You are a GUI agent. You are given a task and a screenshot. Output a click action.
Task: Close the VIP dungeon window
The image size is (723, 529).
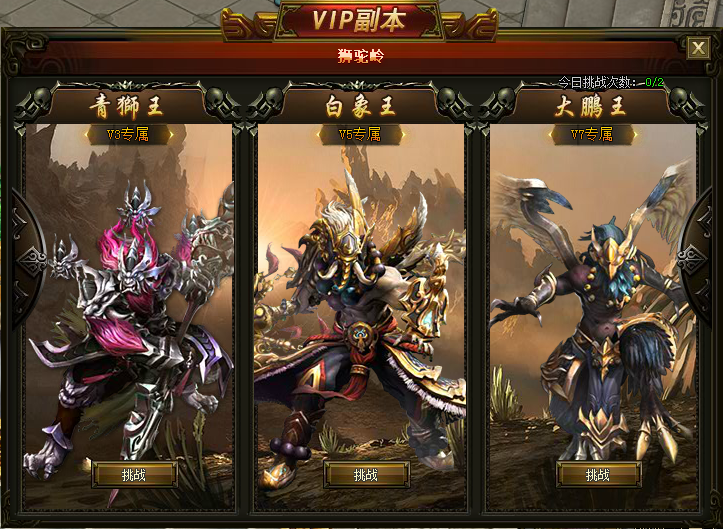point(698,47)
